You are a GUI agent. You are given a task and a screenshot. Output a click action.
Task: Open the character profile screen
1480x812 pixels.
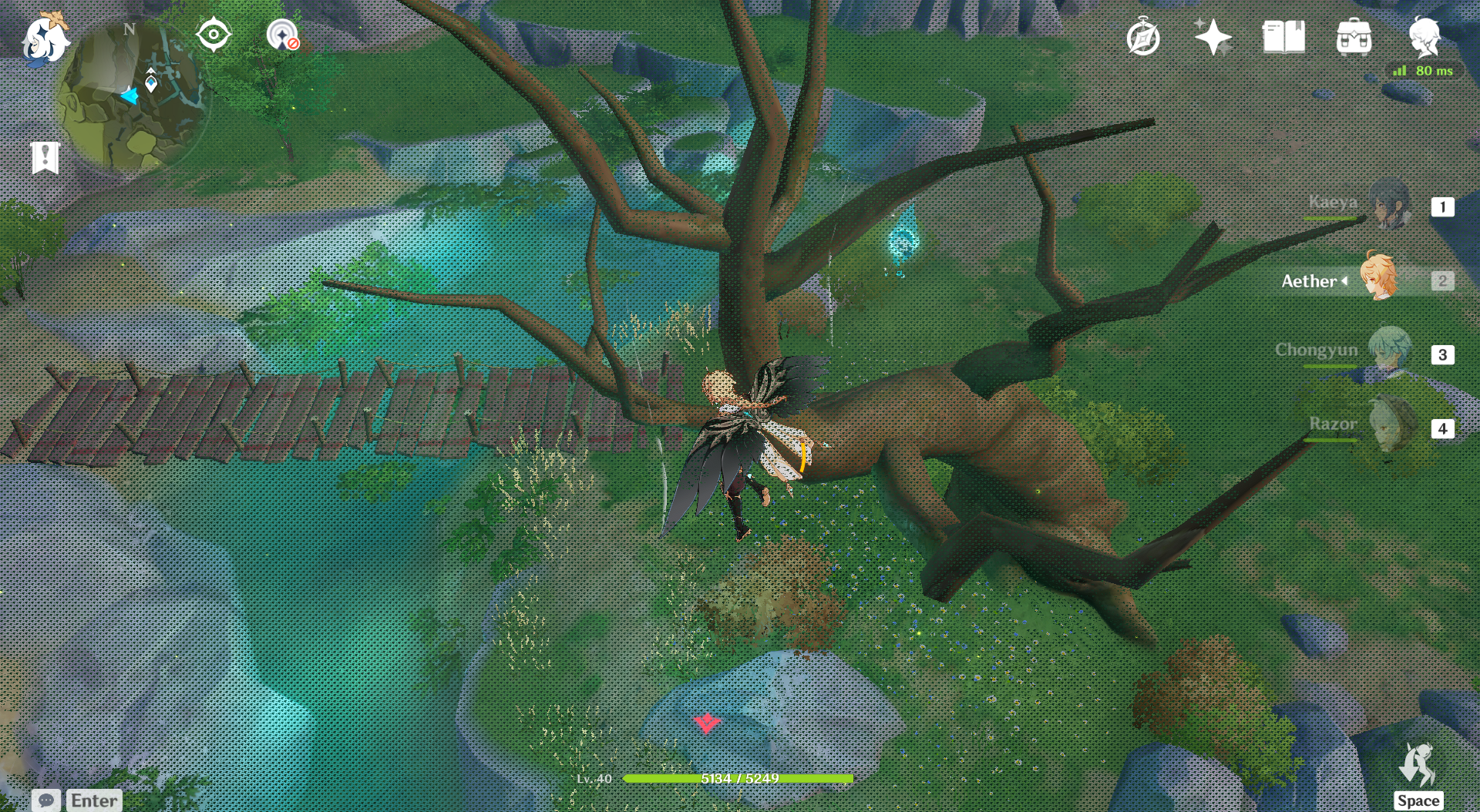point(1424,35)
